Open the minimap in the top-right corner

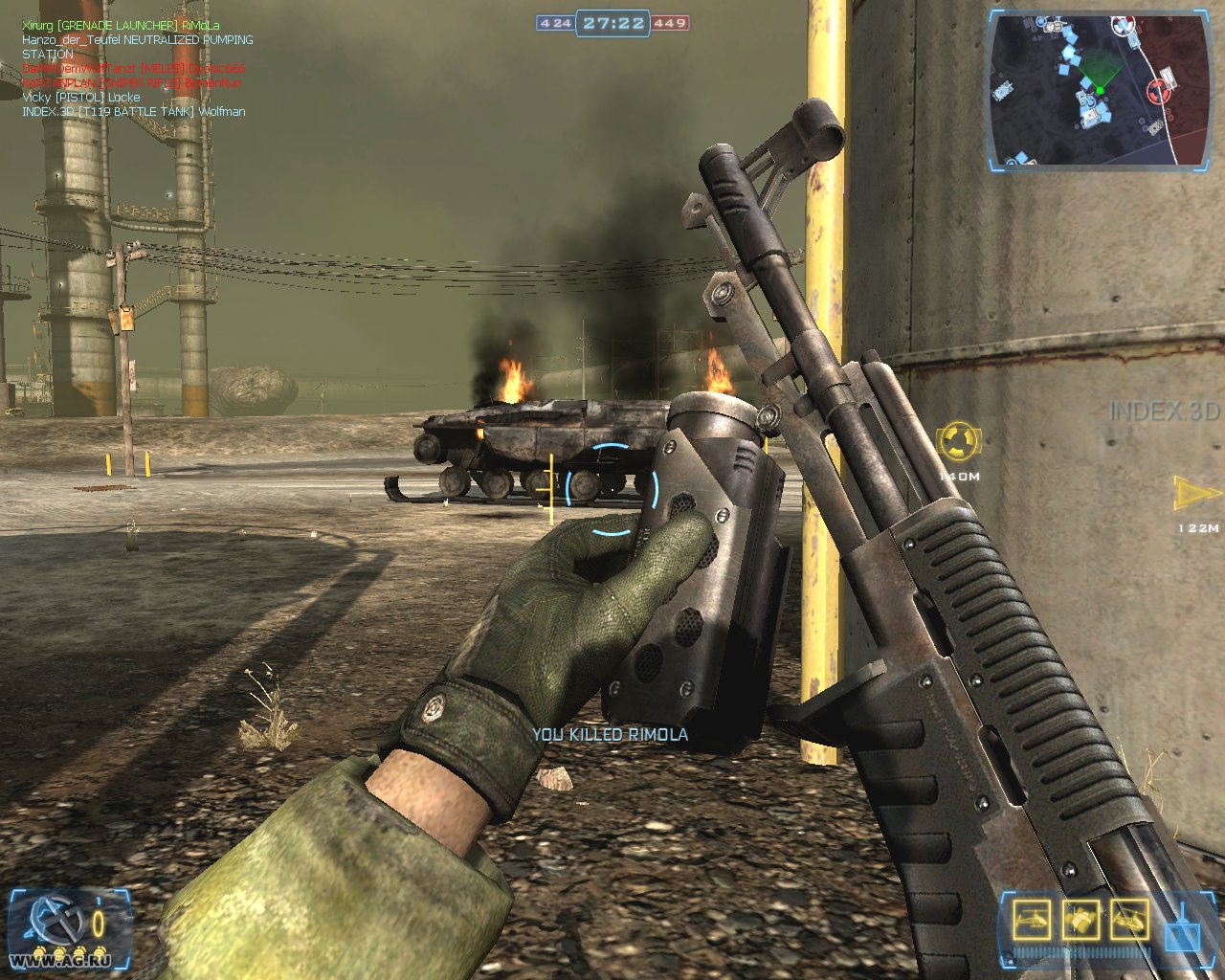click(1095, 88)
